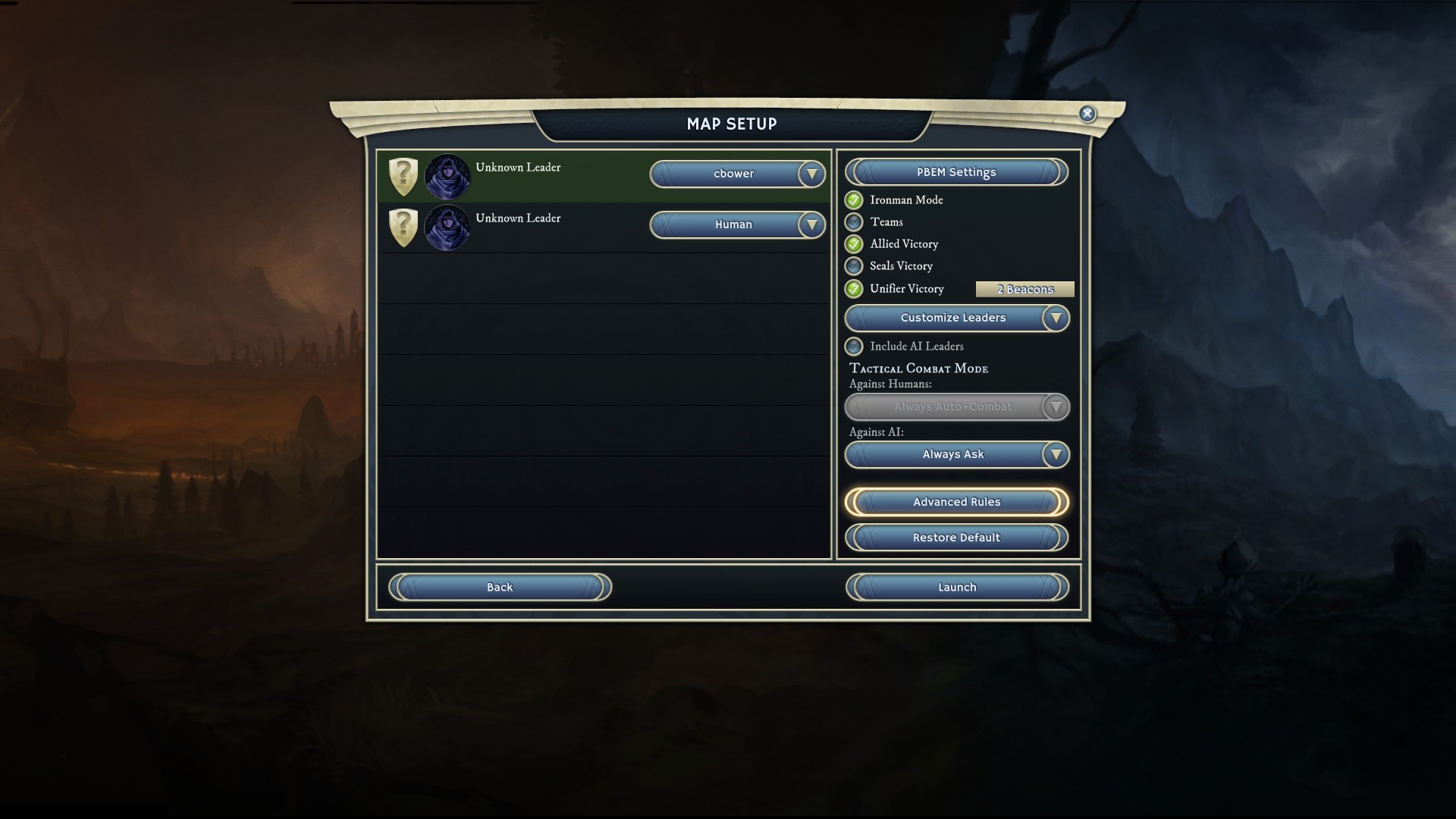Change the 2 Beacons setting
This screenshot has height=819, width=1456.
(1025, 289)
